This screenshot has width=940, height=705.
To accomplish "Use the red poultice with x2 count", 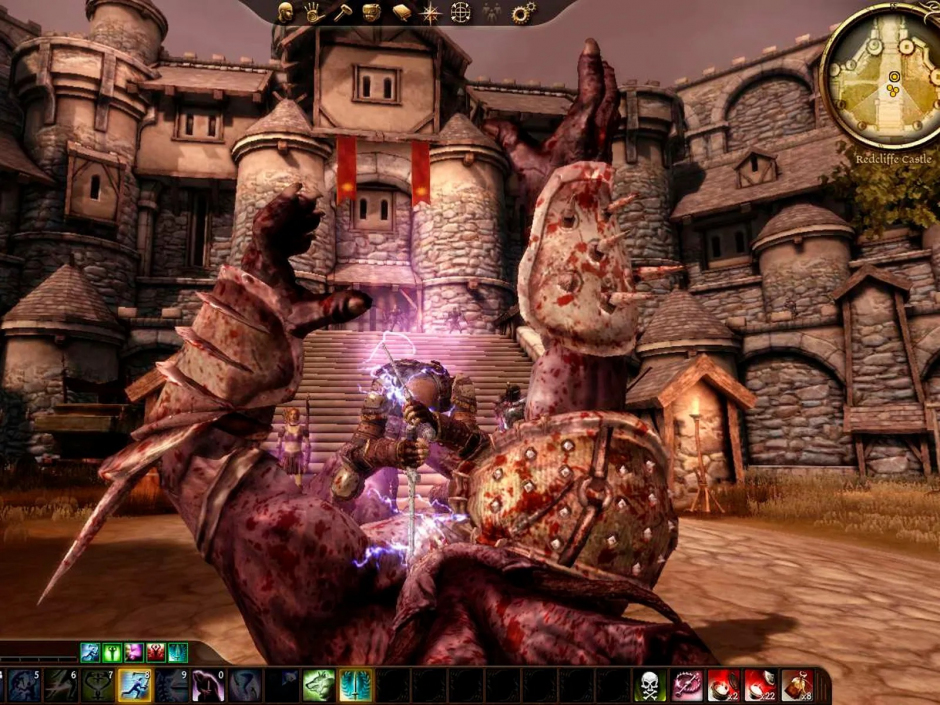I will coord(723,685).
